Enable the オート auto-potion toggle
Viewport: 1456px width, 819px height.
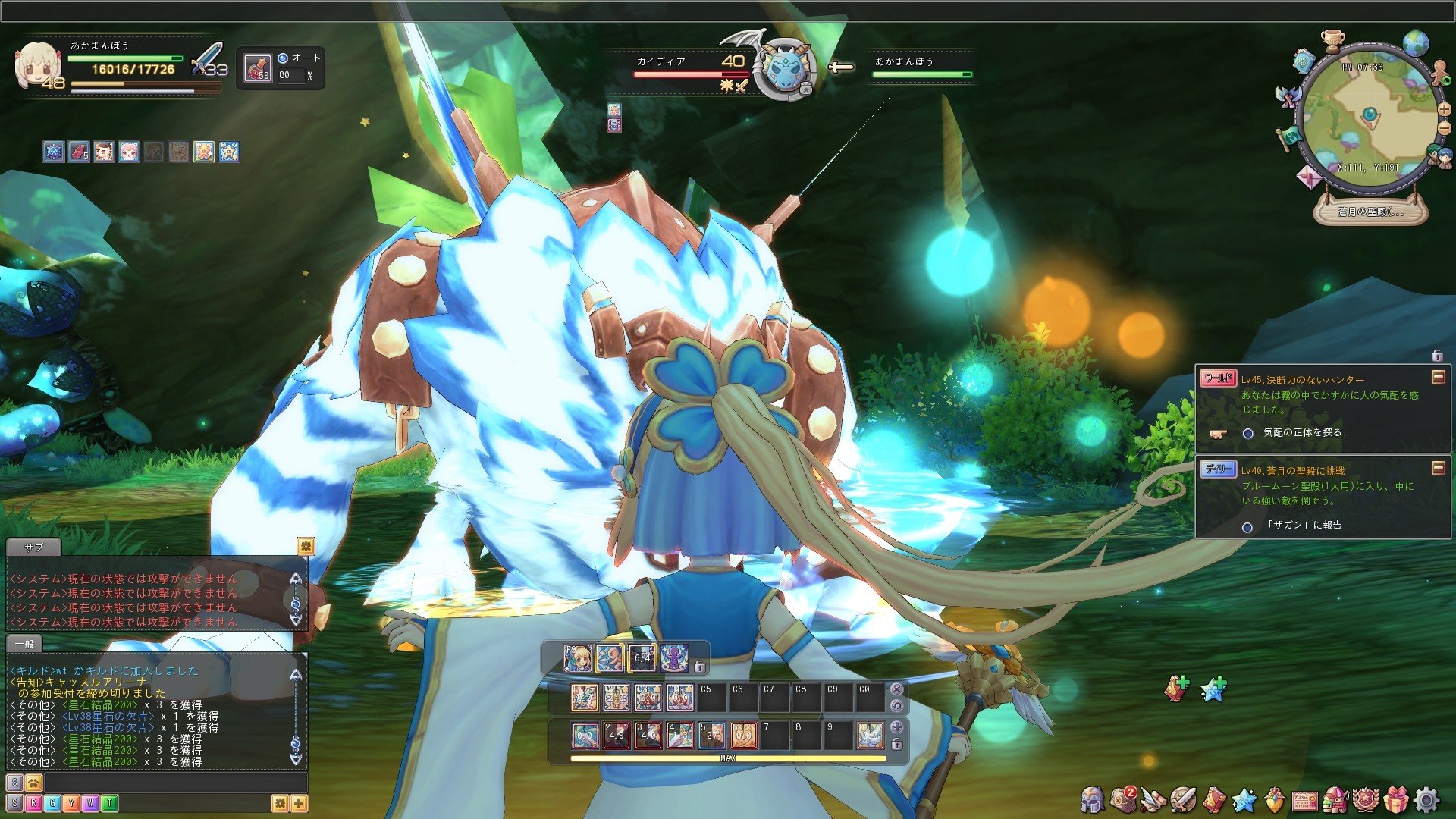tap(283, 58)
